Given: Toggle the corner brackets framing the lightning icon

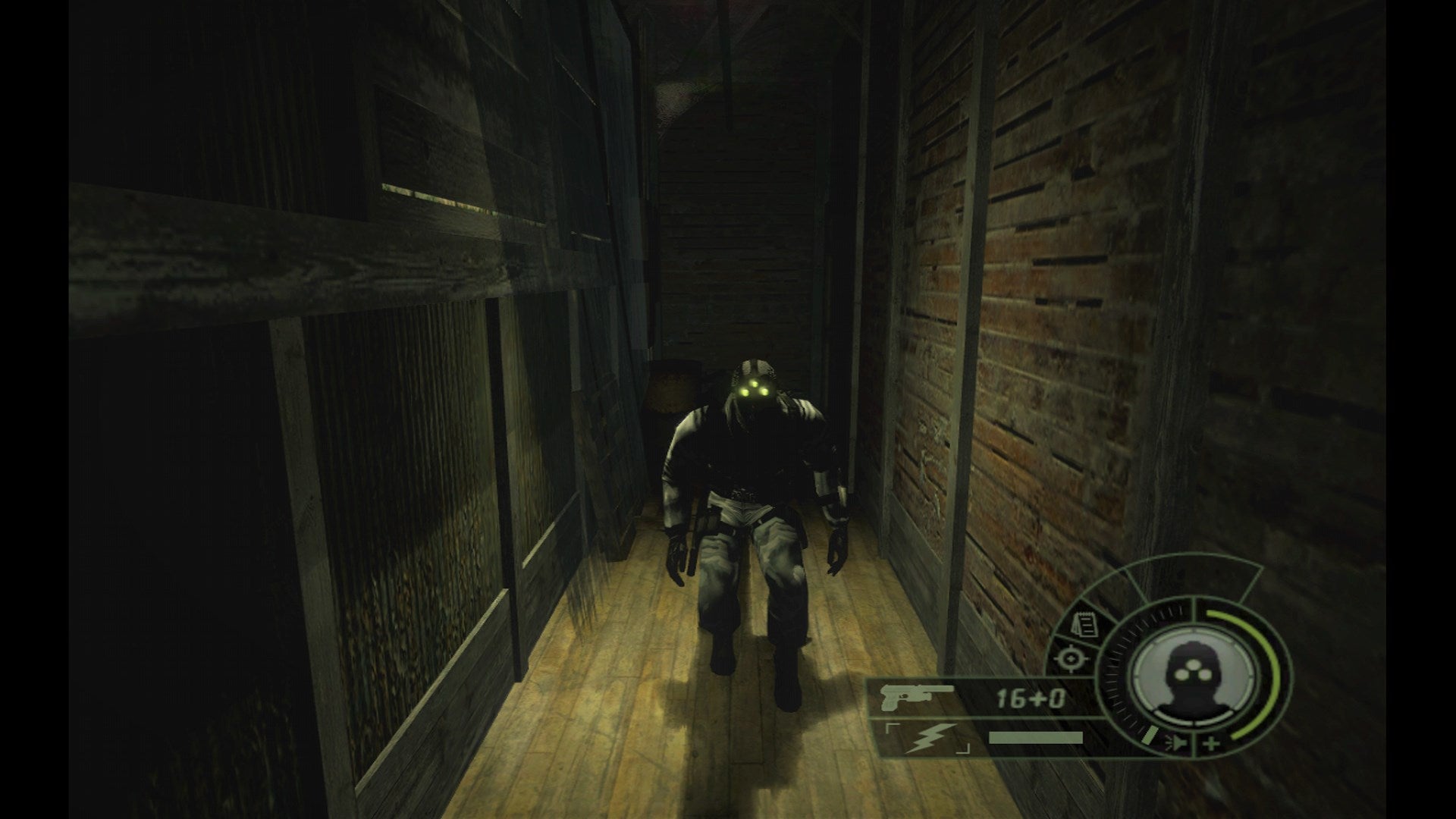Looking at the screenshot, I should (893, 727).
